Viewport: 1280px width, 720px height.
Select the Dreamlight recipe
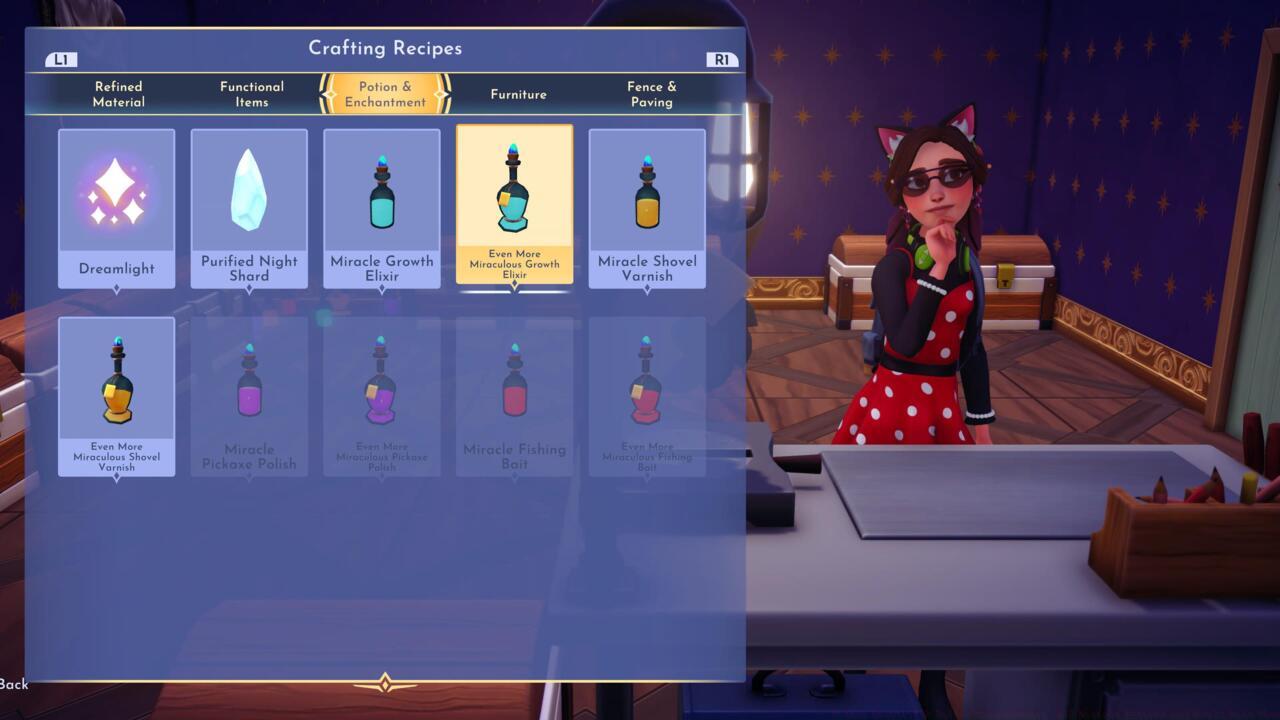(x=116, y=208)
